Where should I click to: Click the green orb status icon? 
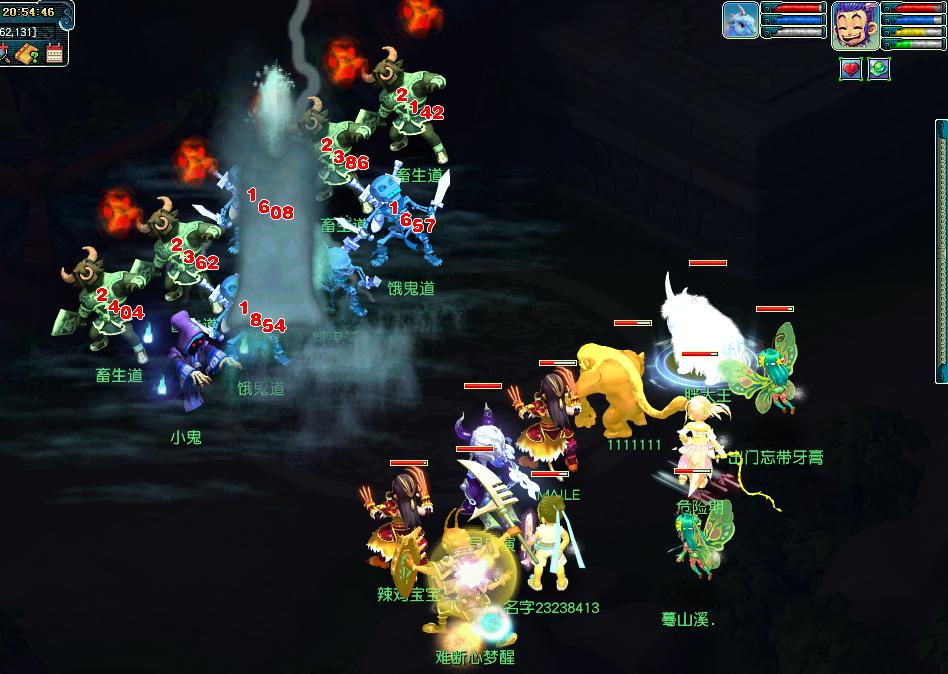878,69
